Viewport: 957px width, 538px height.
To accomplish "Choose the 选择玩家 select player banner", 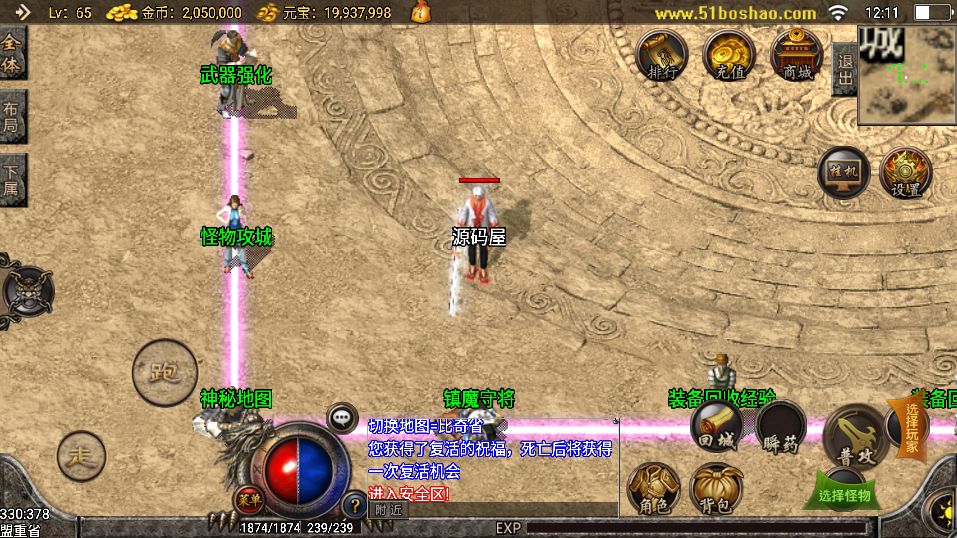I will pyautogui.click(x=911, y=428).
